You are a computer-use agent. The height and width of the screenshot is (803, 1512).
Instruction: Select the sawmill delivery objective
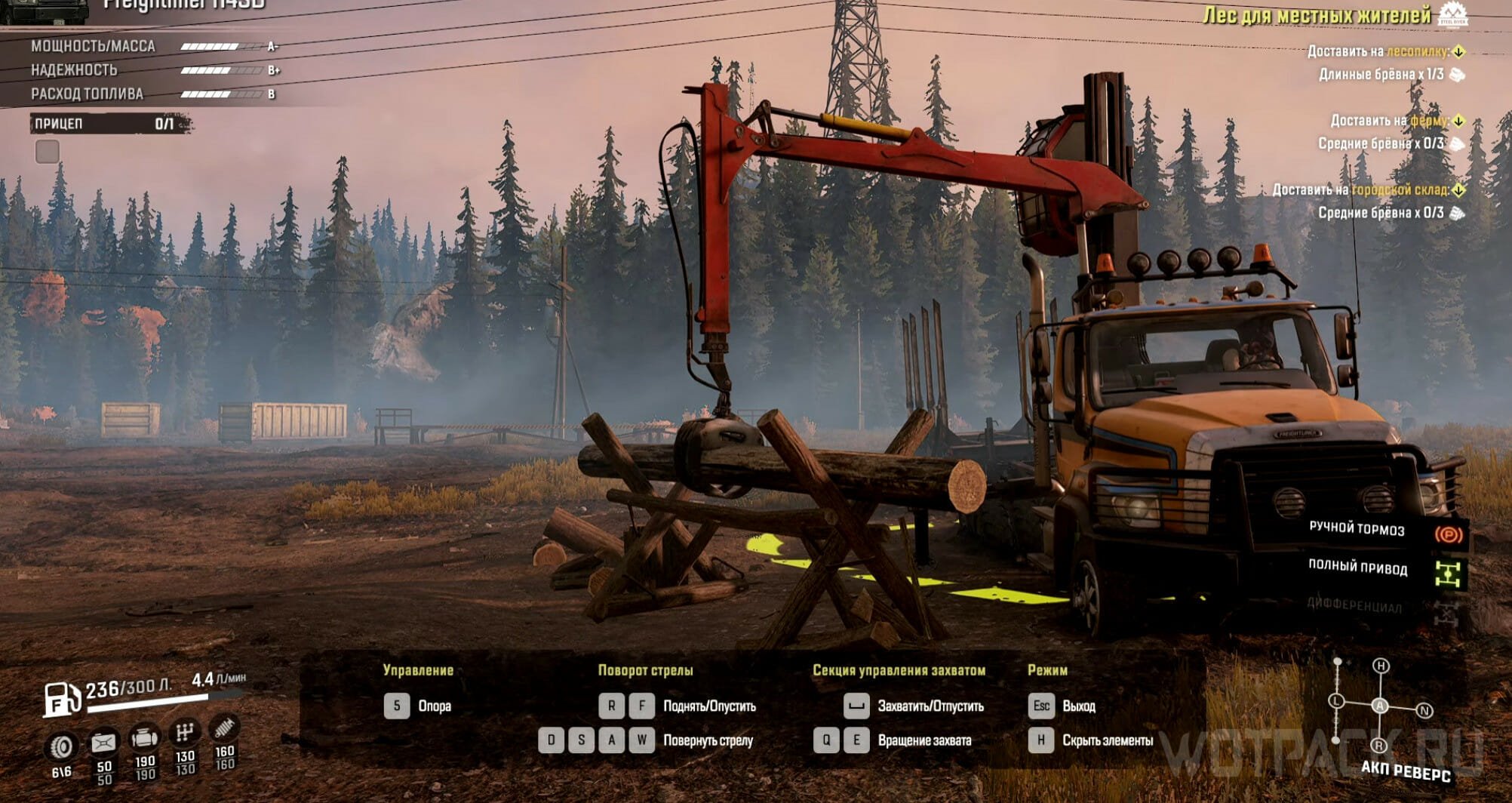[1385, 51]
